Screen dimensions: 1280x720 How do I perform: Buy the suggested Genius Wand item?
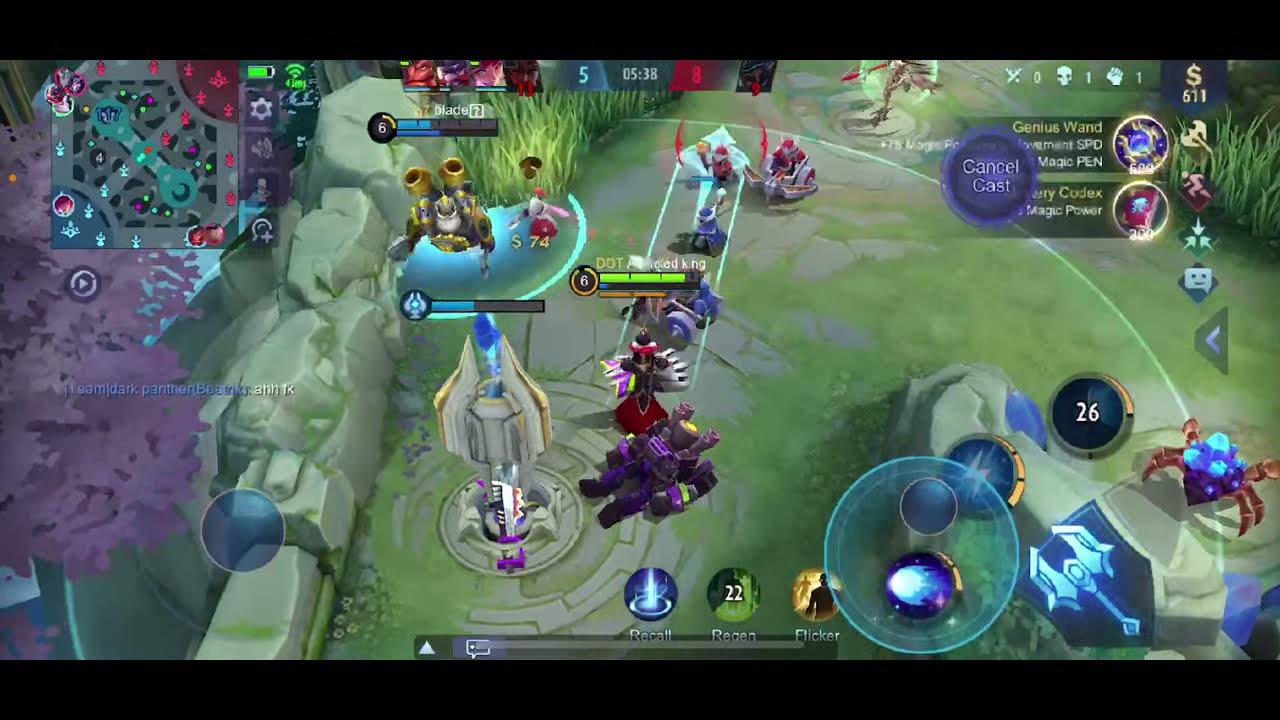pos(1141,143)
